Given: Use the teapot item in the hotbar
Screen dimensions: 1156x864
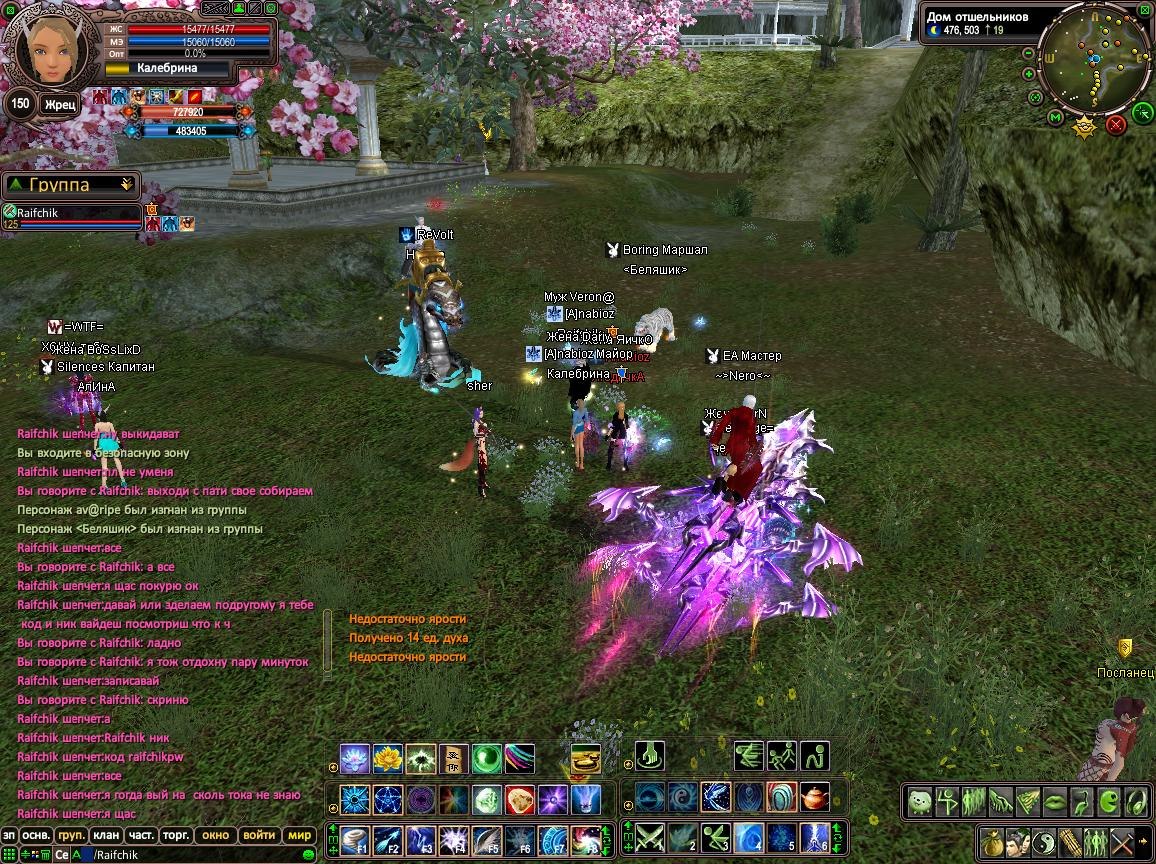Looking at the screenshot, I should coord(814,797).
